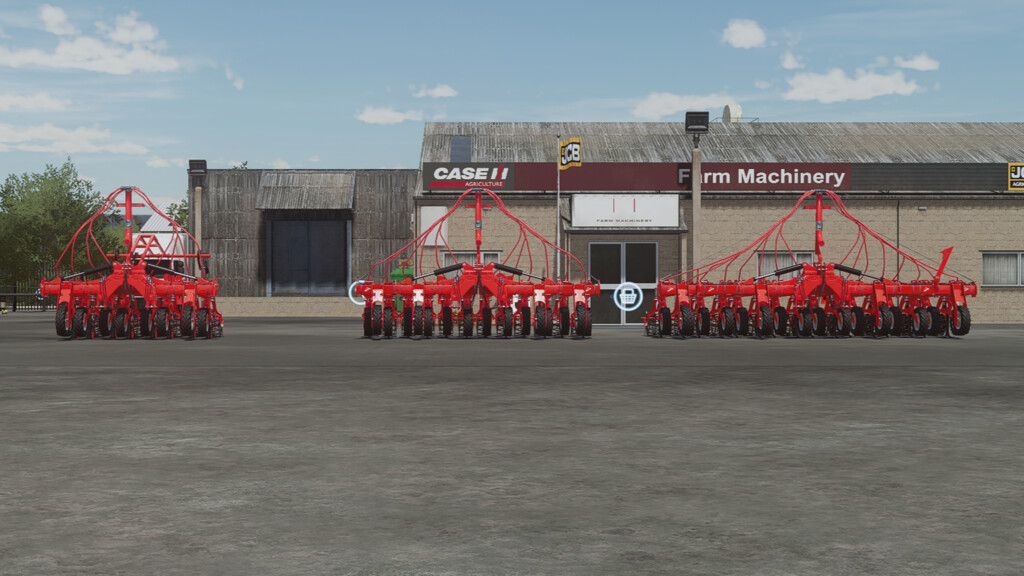This screenshot has height=576, width=1024.
Task: Open the shop via the basket icon
Action: click(x=628, y=296)
